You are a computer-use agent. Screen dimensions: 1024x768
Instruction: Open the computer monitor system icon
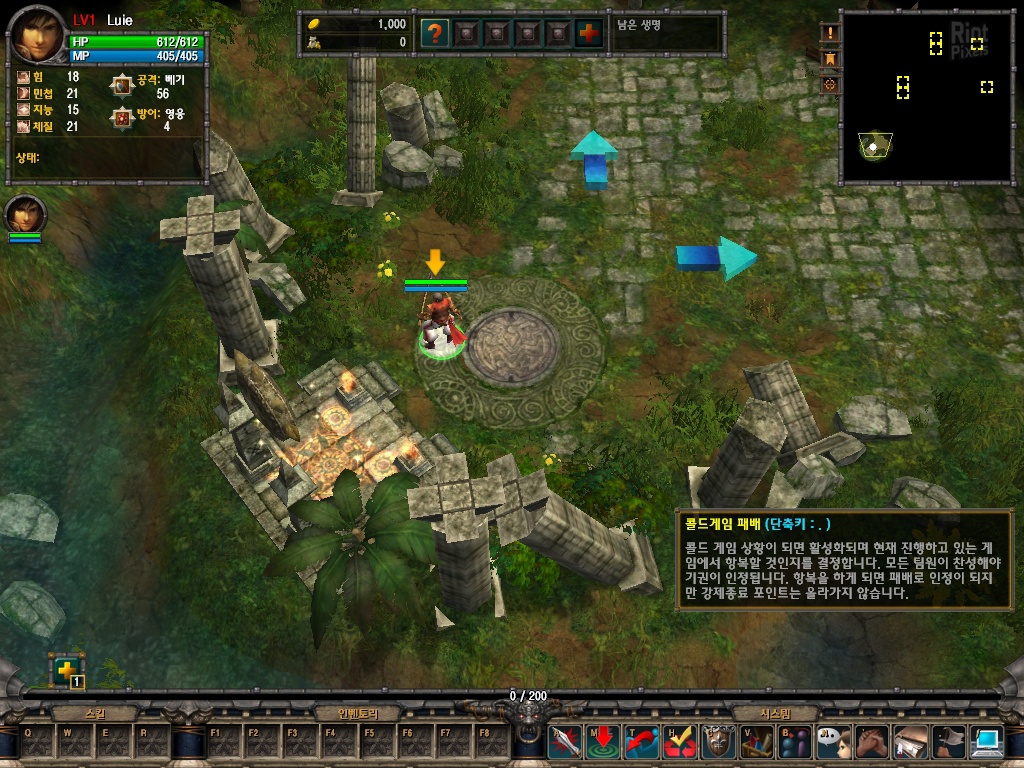(987, 742)
